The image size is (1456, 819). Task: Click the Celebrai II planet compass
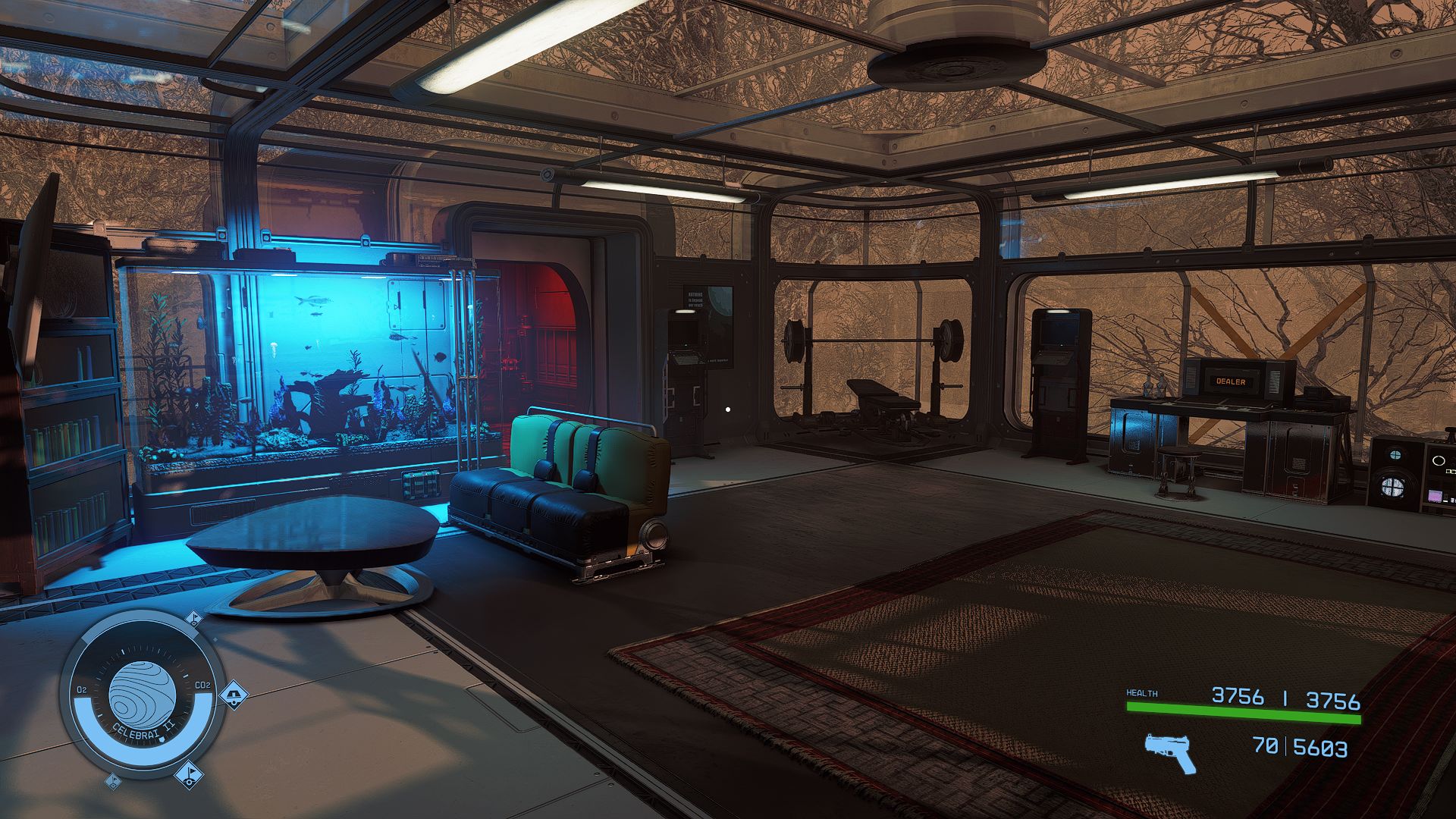[x=142, y=695]
